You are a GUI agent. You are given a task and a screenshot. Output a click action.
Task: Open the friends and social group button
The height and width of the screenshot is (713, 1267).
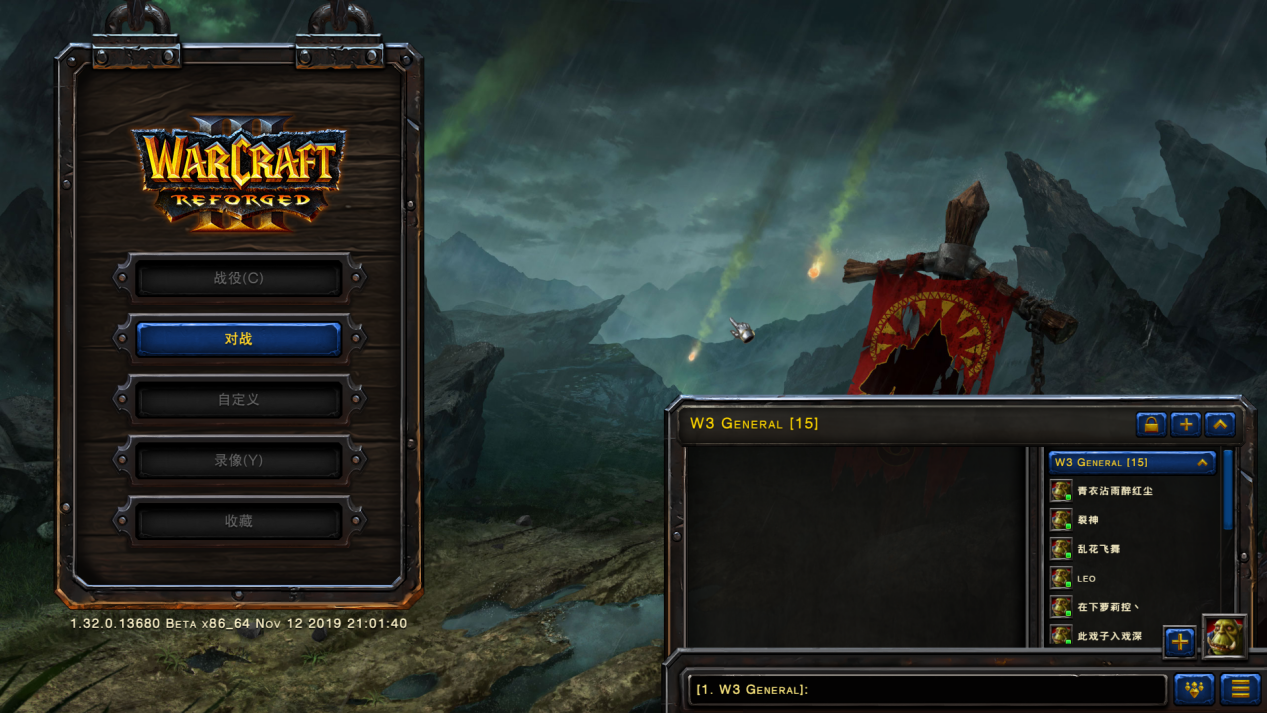click(x=1194, y=689)
